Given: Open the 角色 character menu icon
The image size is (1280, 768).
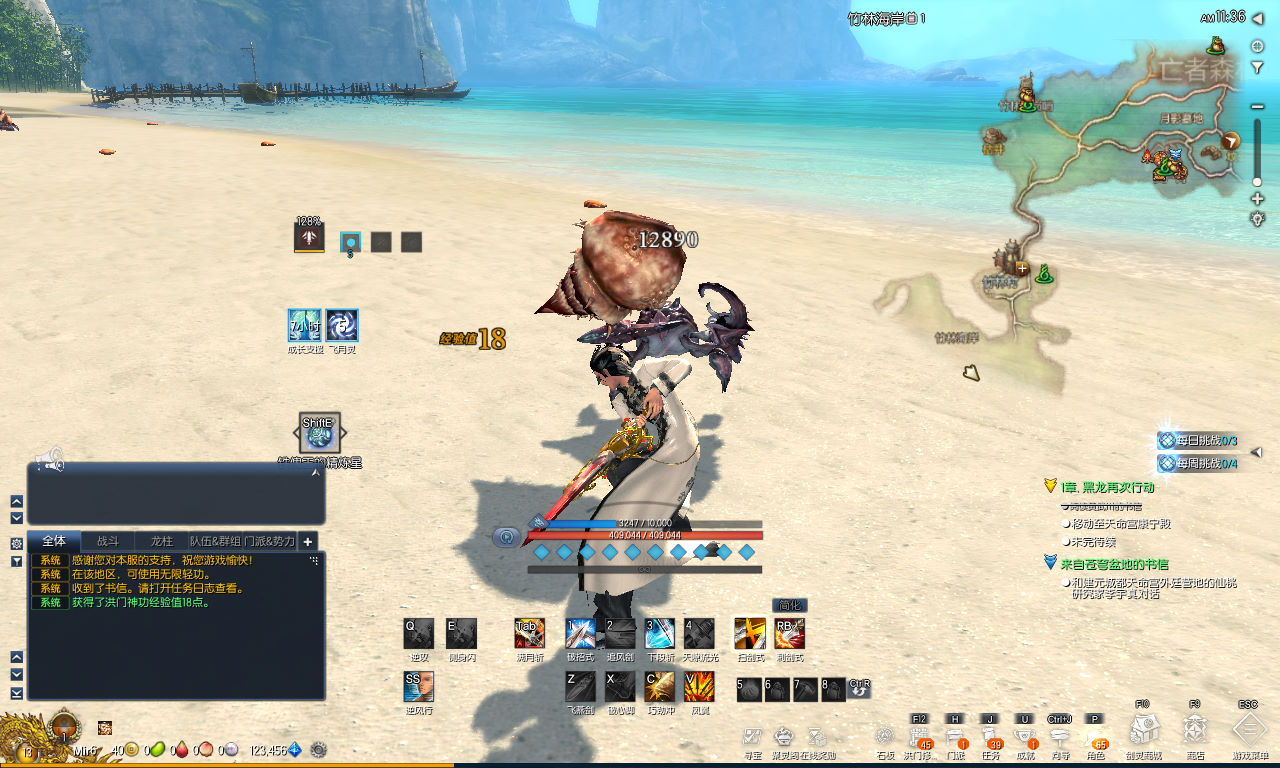Looking at the screenshot, I should coord(1095,738).
